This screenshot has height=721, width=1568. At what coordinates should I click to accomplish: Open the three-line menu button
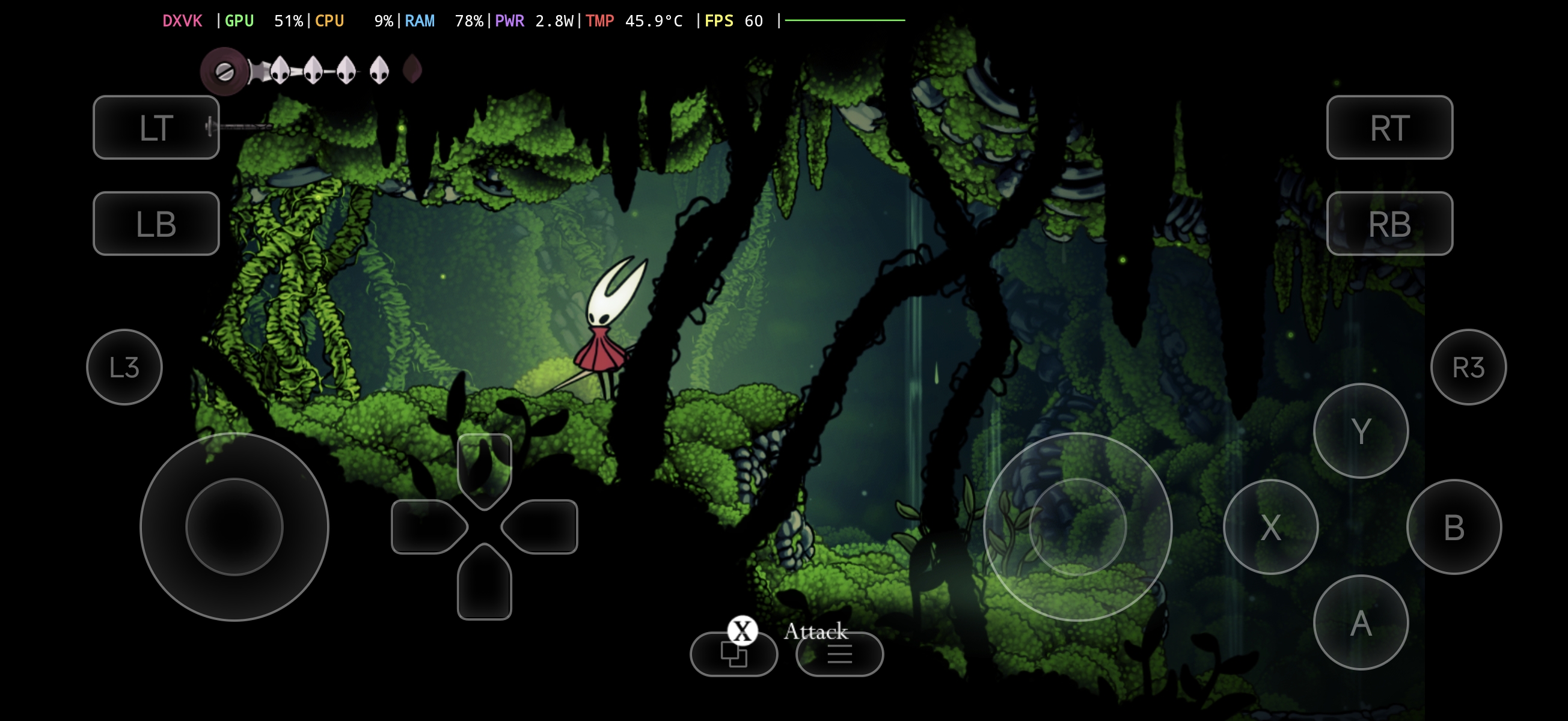tap(839, 655)
